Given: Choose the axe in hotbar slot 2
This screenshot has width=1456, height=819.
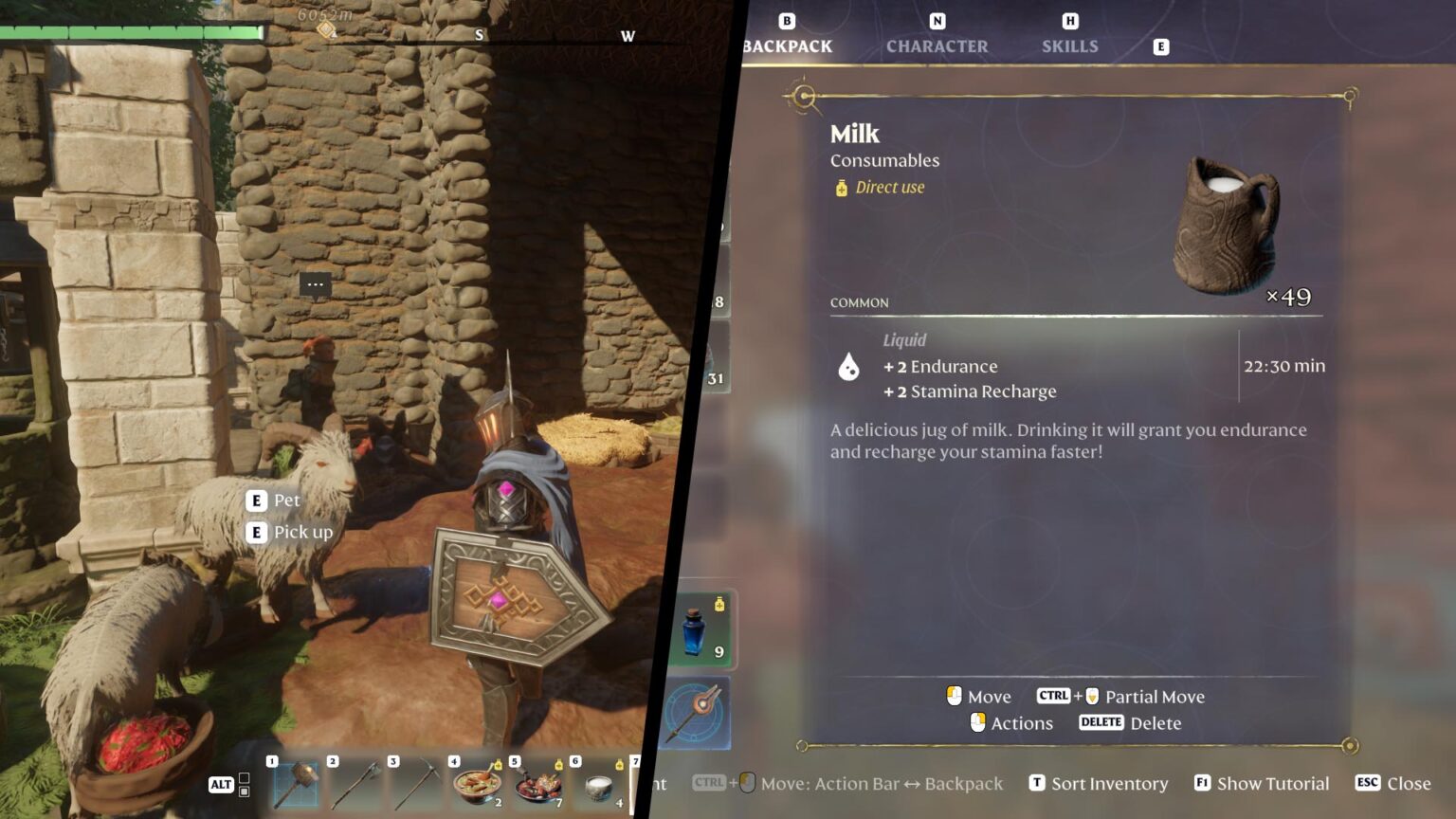Looking at the screenshot, I should (356, 785).
